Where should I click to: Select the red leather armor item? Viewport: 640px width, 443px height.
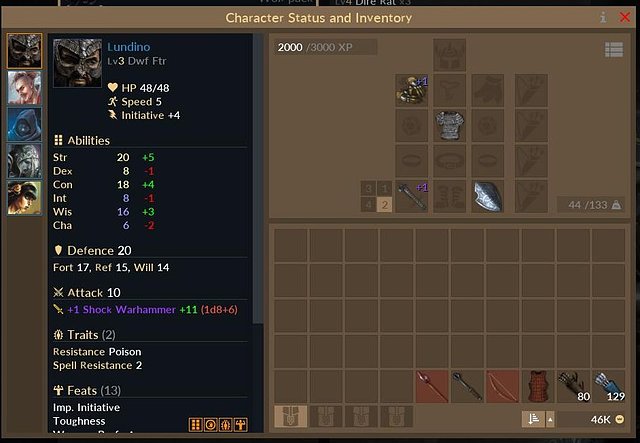[536, 385]
